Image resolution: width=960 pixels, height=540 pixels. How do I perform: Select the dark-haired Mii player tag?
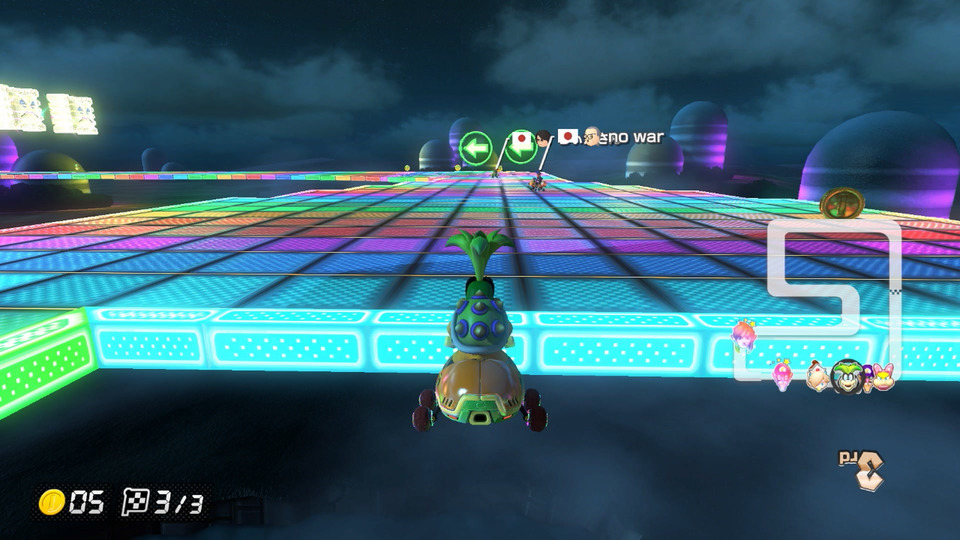543,136
